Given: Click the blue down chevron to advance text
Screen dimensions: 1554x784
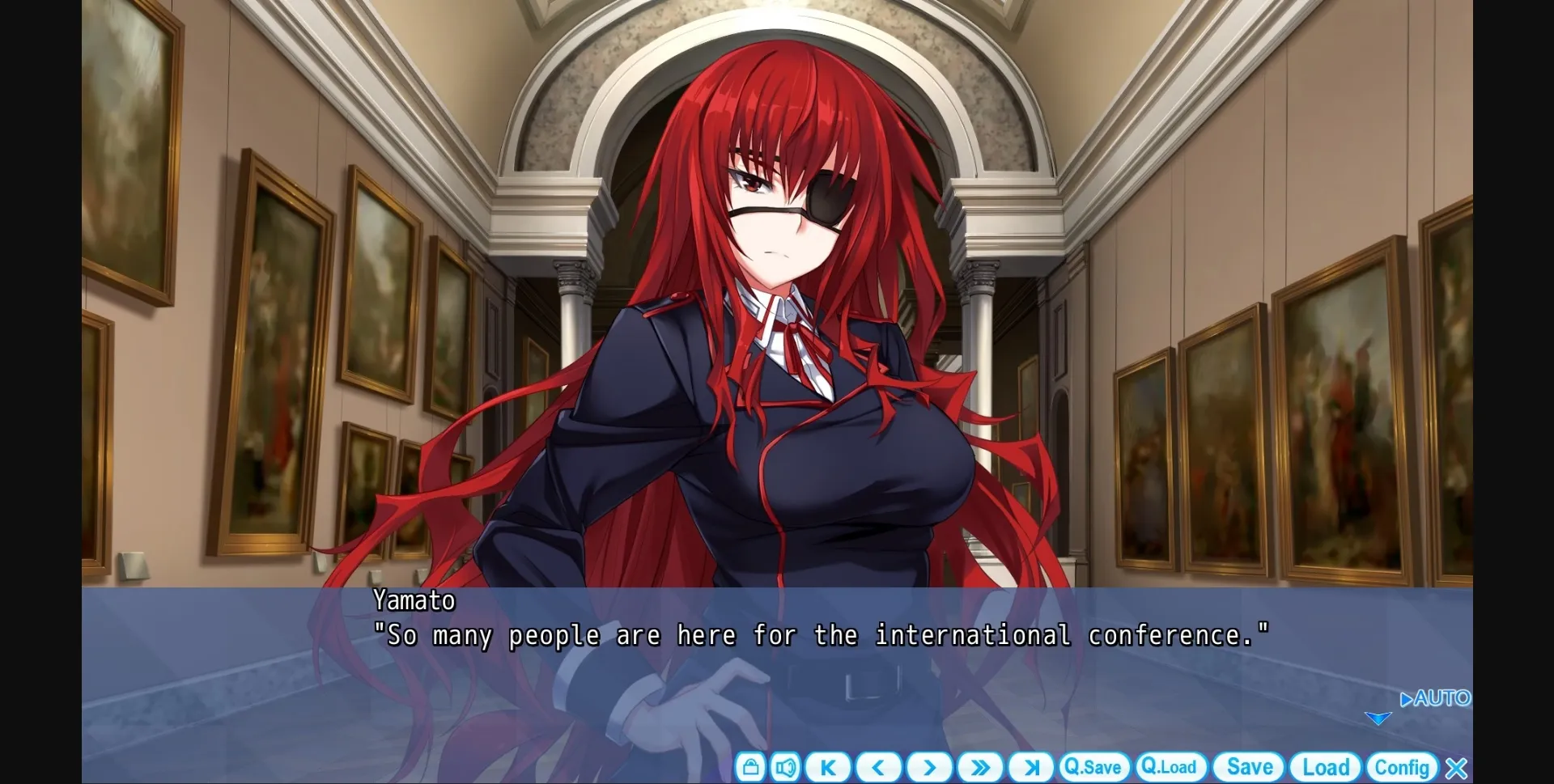Looking at the screenshot, I should pyautogui.click(x=1378, y=717).
